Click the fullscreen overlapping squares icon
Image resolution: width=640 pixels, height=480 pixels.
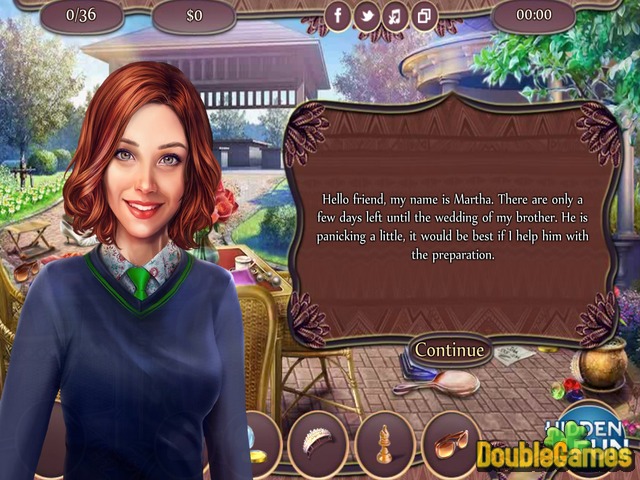tap(424, 16)
